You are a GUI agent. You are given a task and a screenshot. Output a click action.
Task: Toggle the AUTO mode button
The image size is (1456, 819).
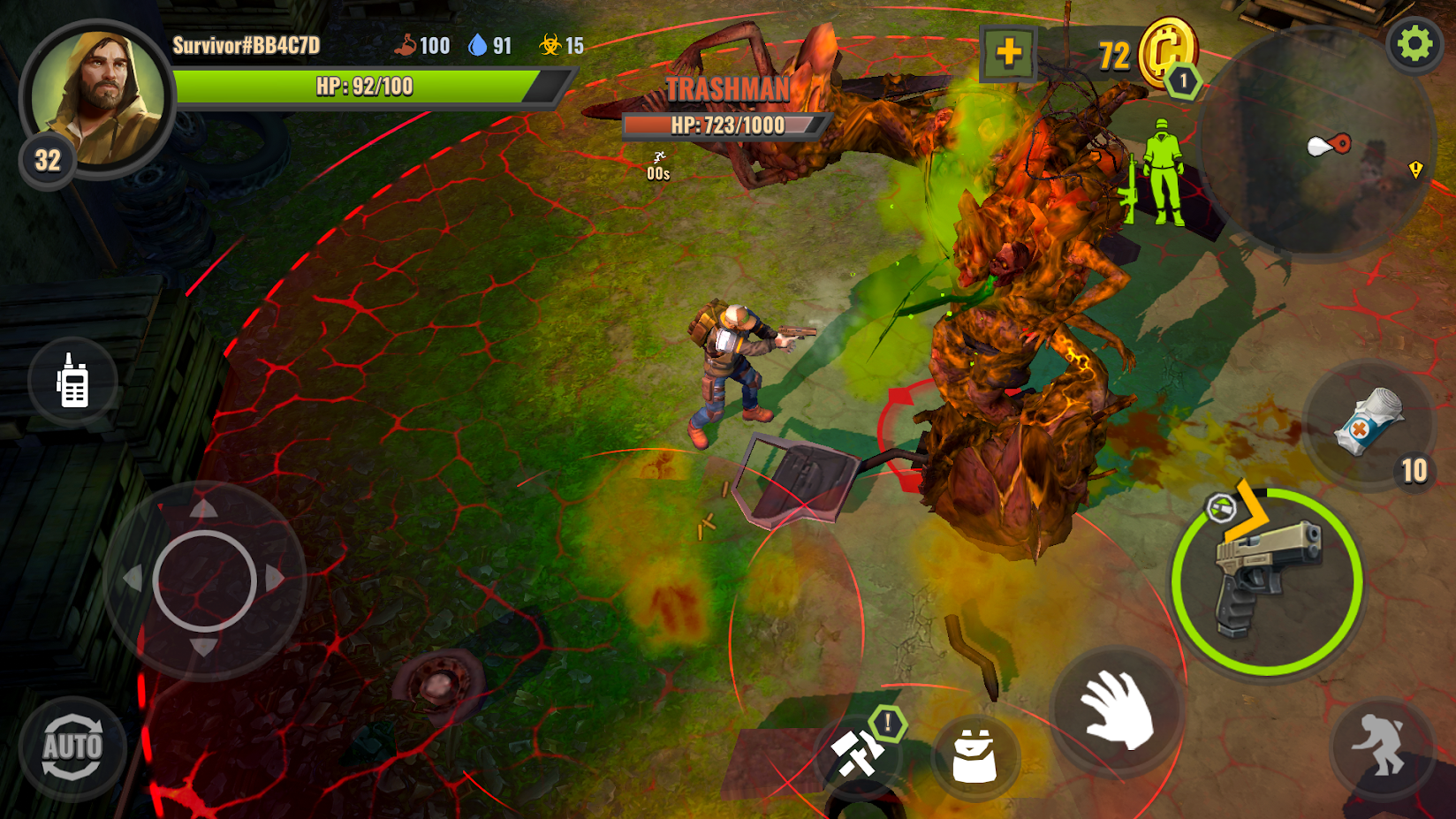(x=72, y=747)
